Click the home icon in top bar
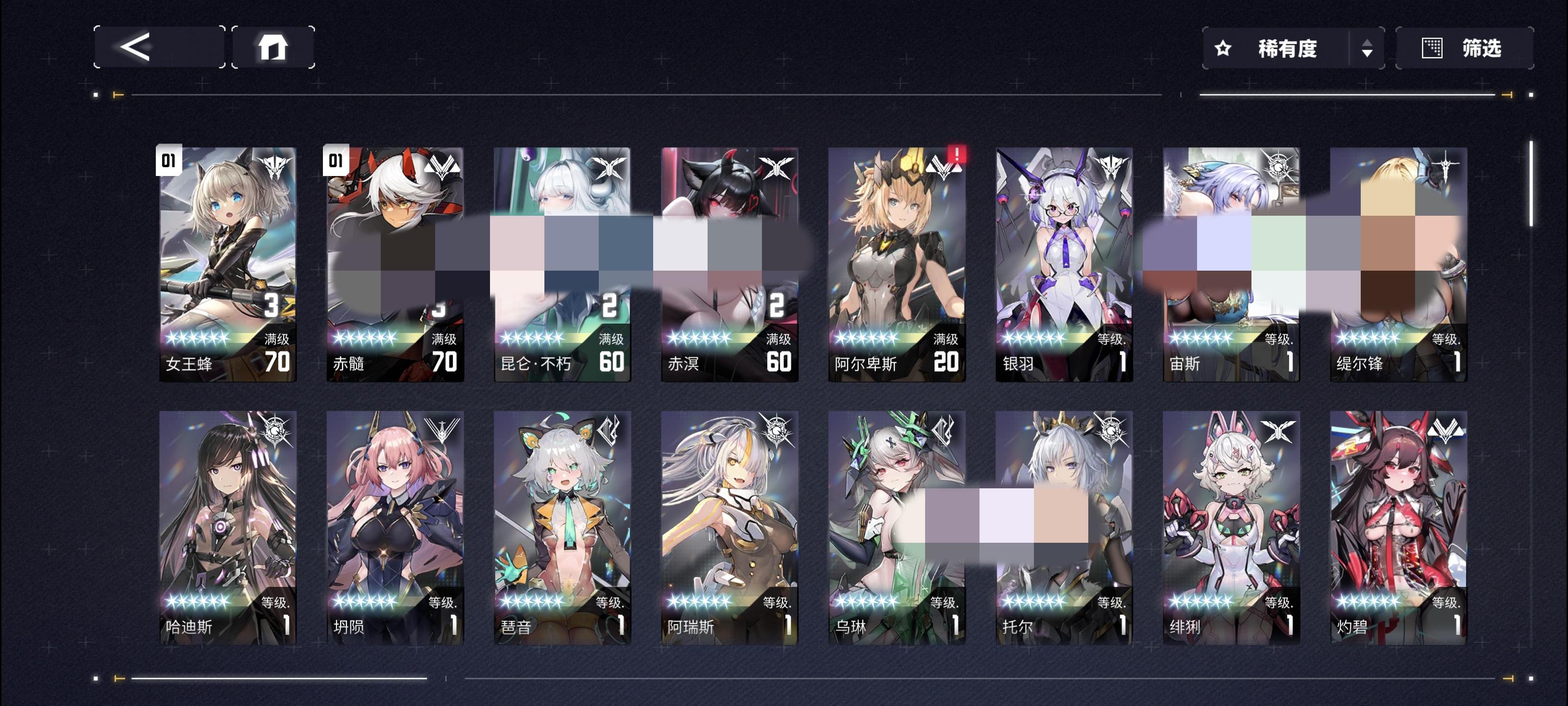 [x=274, y=49]
